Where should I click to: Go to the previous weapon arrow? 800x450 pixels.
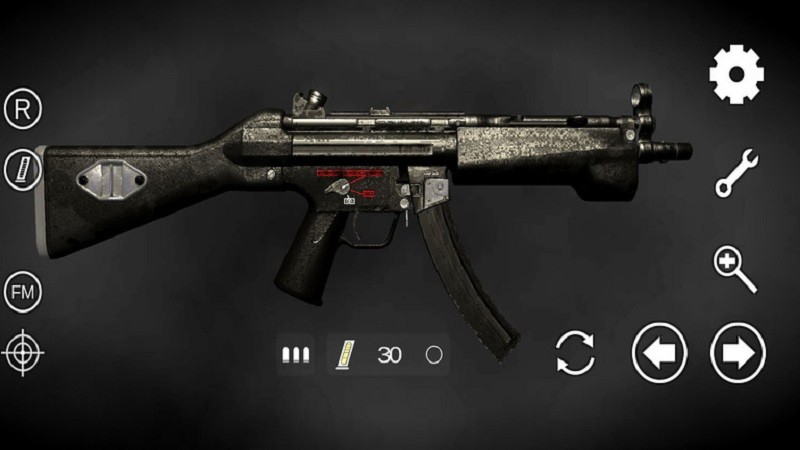click(660, 353)
